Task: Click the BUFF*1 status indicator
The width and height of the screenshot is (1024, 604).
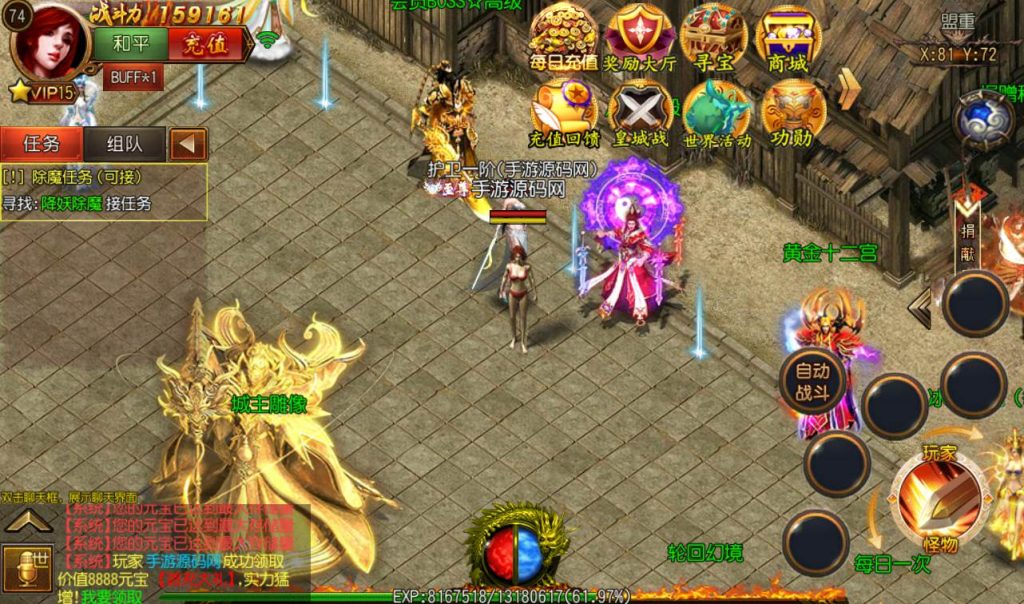Action: [134, 77]
